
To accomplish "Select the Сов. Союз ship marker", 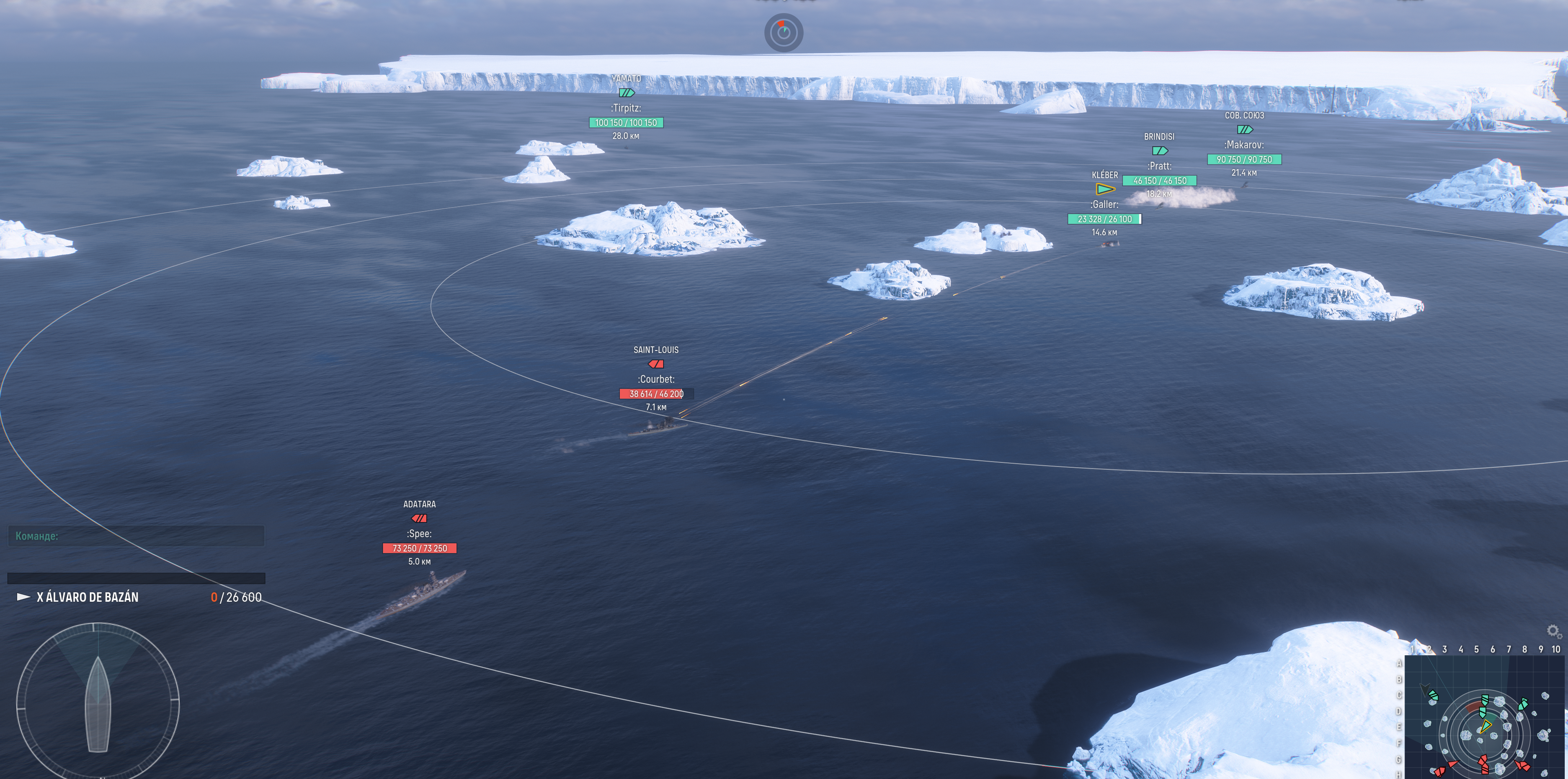I will pyautogui.click(x=1245, y=130).
